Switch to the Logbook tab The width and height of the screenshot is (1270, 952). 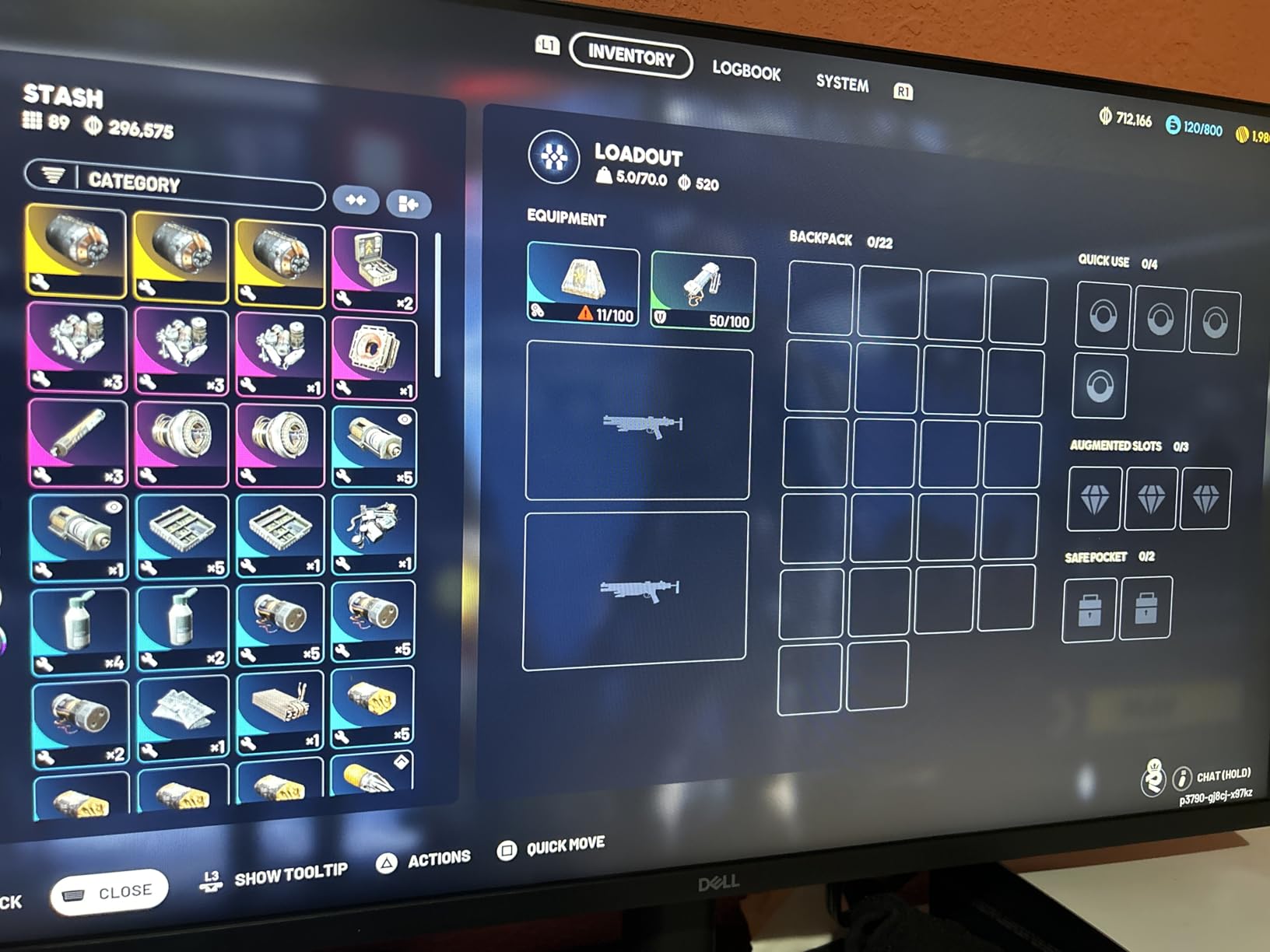click(746, 71)
